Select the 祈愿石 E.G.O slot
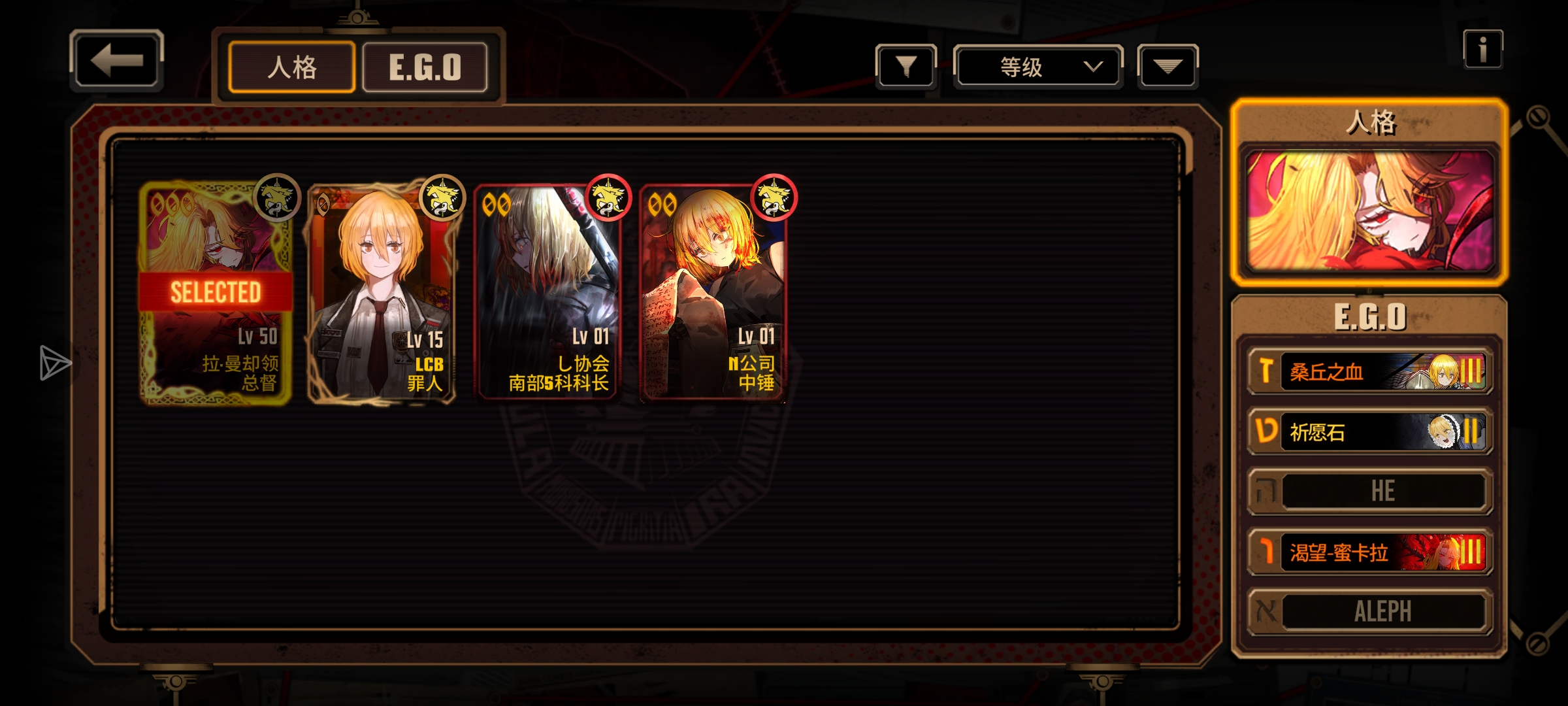Image resolution: width=1568 pixels, height=706 pixels. point(1369,431)
